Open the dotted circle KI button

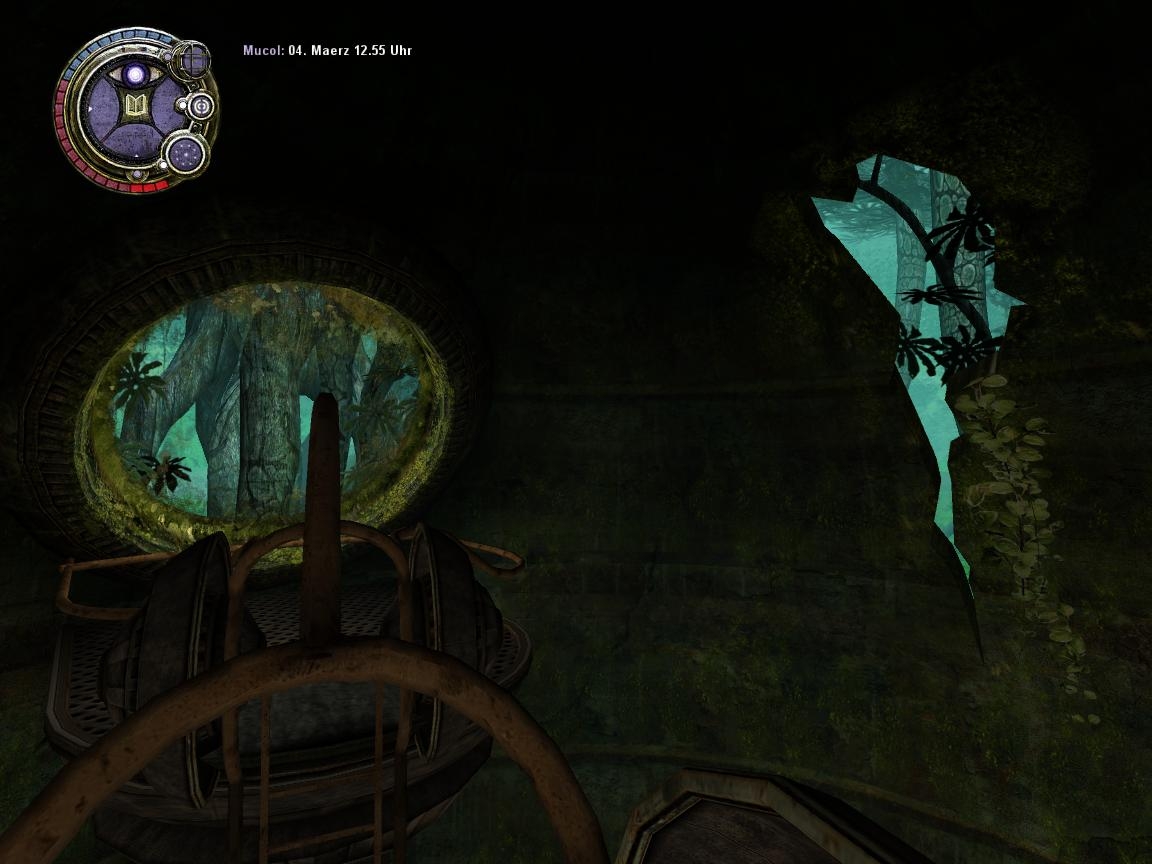pyautogui.click(x=185, y=153)
